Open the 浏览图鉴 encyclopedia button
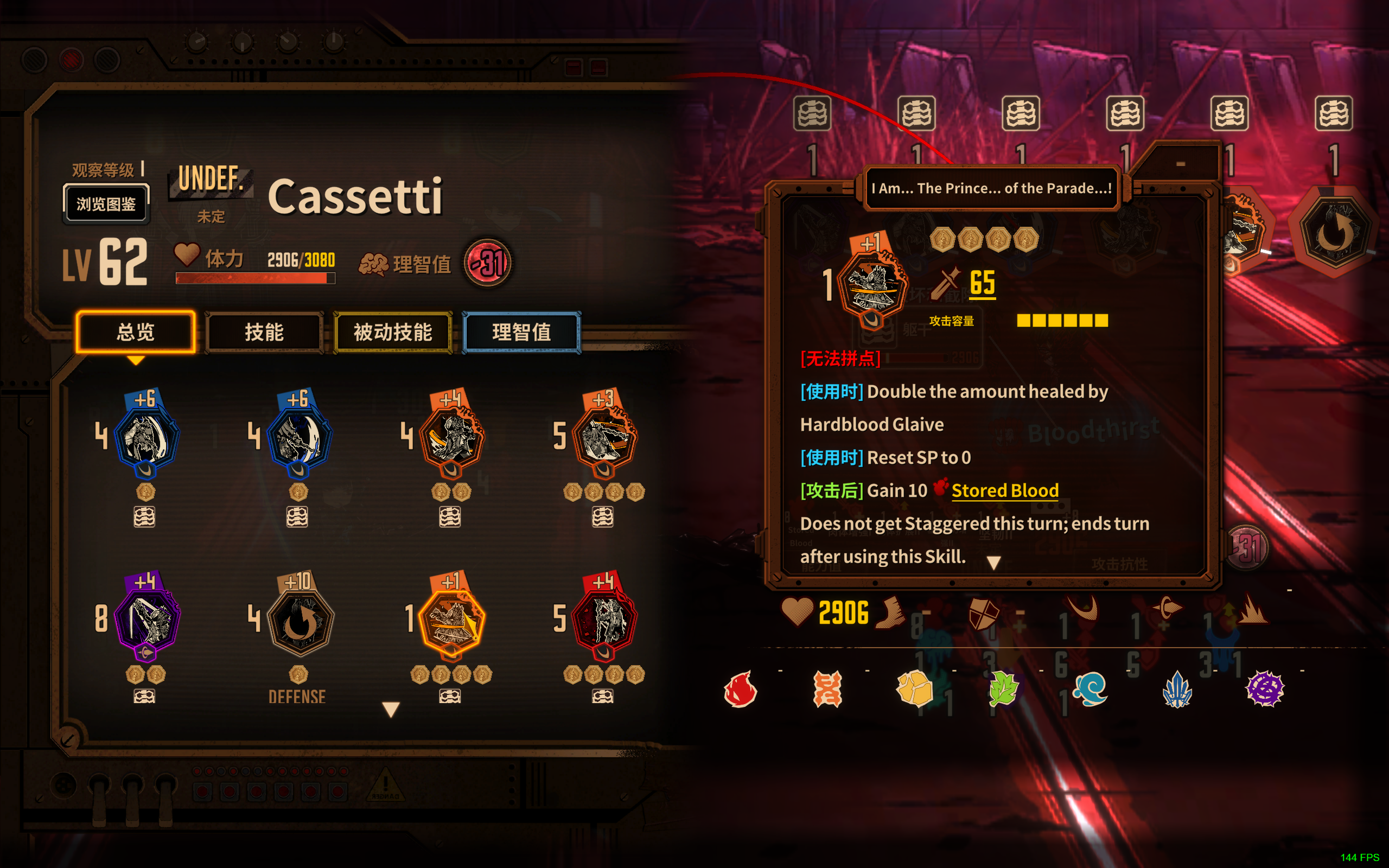Viewport: 1389px width, 868px height. 106,204
